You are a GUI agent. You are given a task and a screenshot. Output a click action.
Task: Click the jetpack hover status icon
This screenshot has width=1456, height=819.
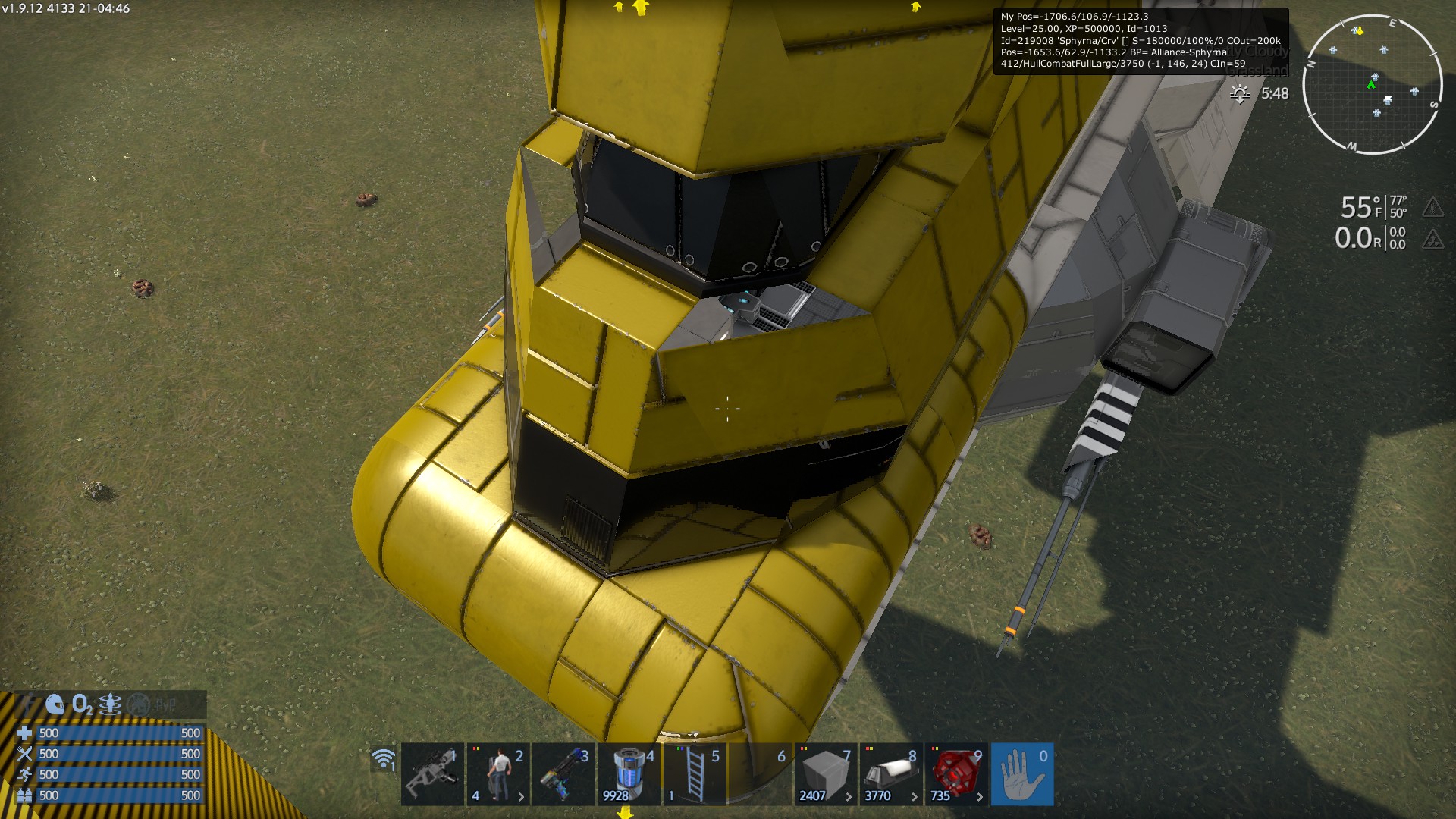[110, 704]
